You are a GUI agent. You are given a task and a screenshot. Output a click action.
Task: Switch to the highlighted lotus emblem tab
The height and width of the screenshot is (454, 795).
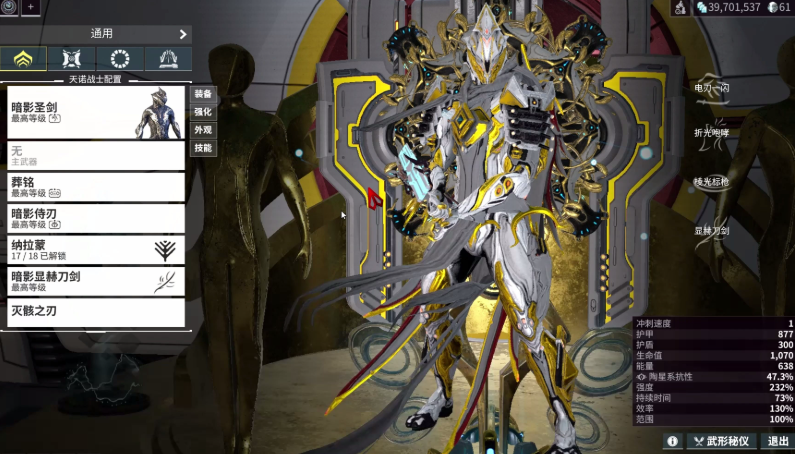coord(24,58)
